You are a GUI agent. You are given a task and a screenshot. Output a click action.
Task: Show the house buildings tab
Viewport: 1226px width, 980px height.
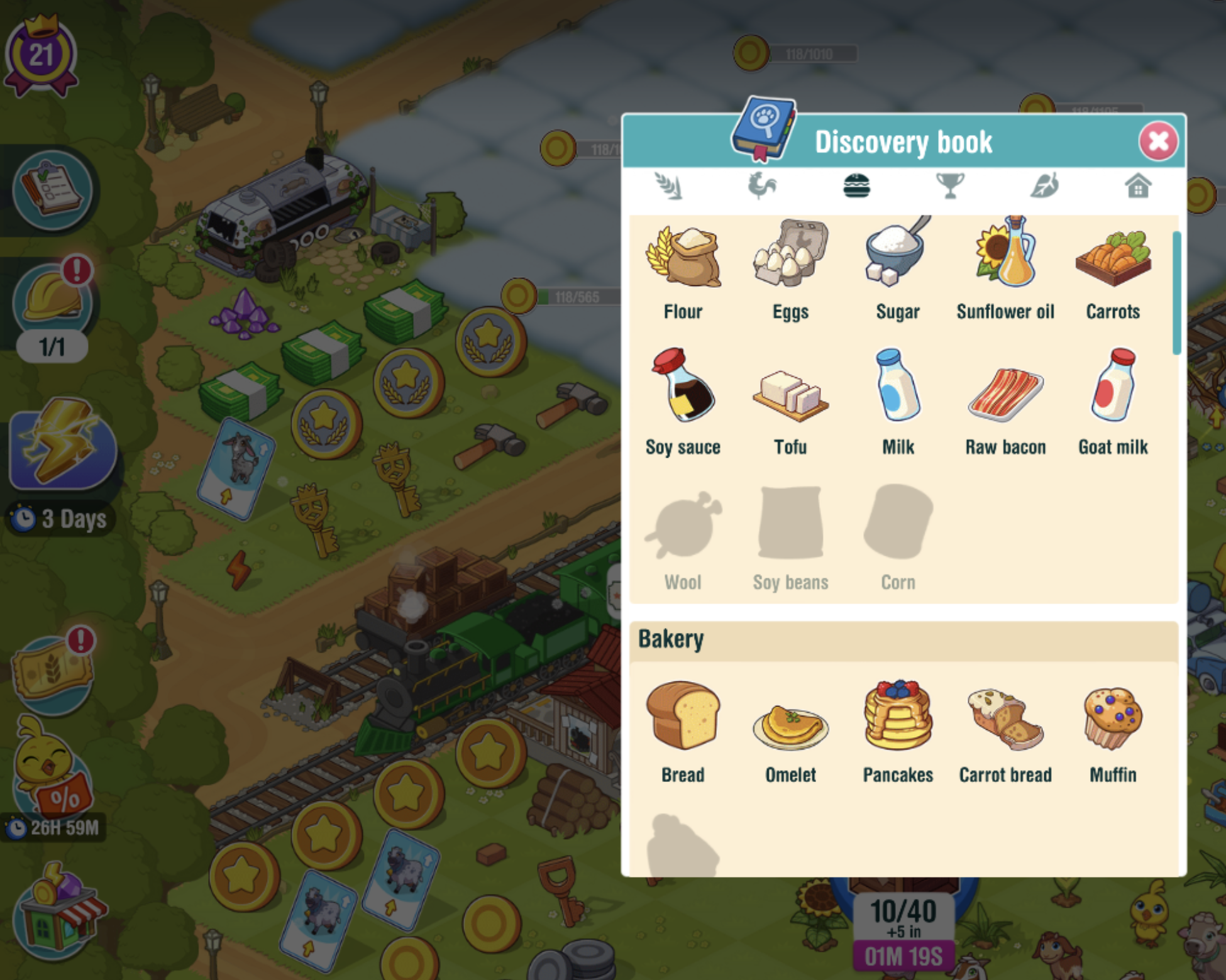1138,186
